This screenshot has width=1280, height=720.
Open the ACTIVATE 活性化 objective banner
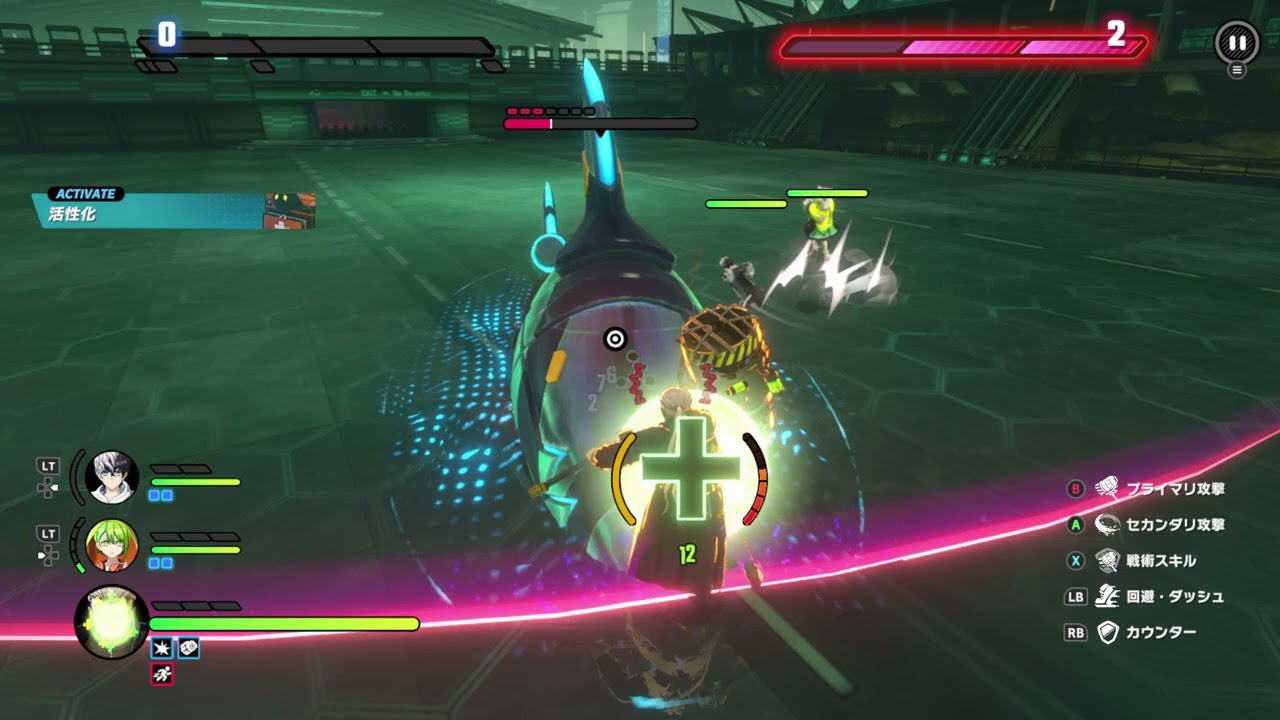(175, 207)
